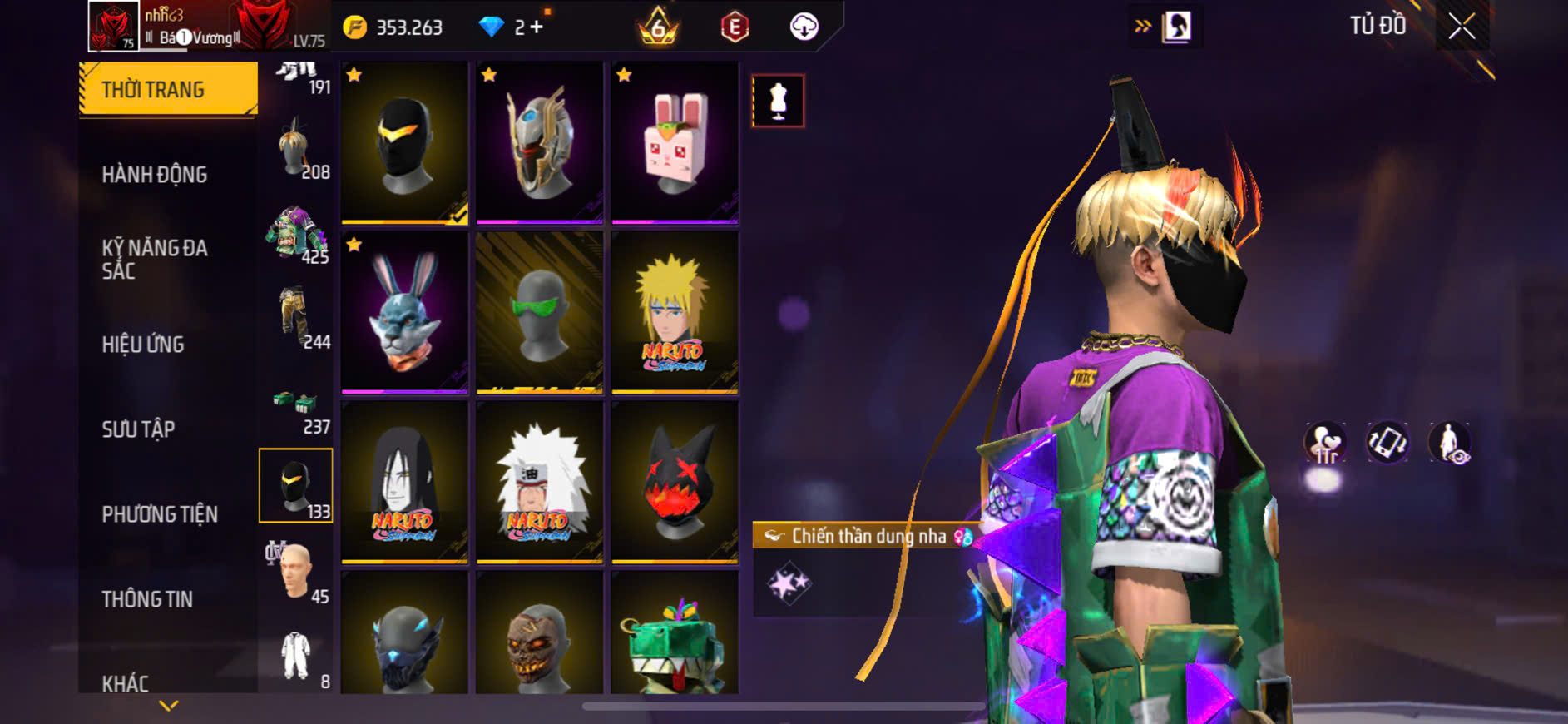The height and width of the screenshot is (724, 1568).
Task: Add diamonds with the plus button
Action: [537, 27]
